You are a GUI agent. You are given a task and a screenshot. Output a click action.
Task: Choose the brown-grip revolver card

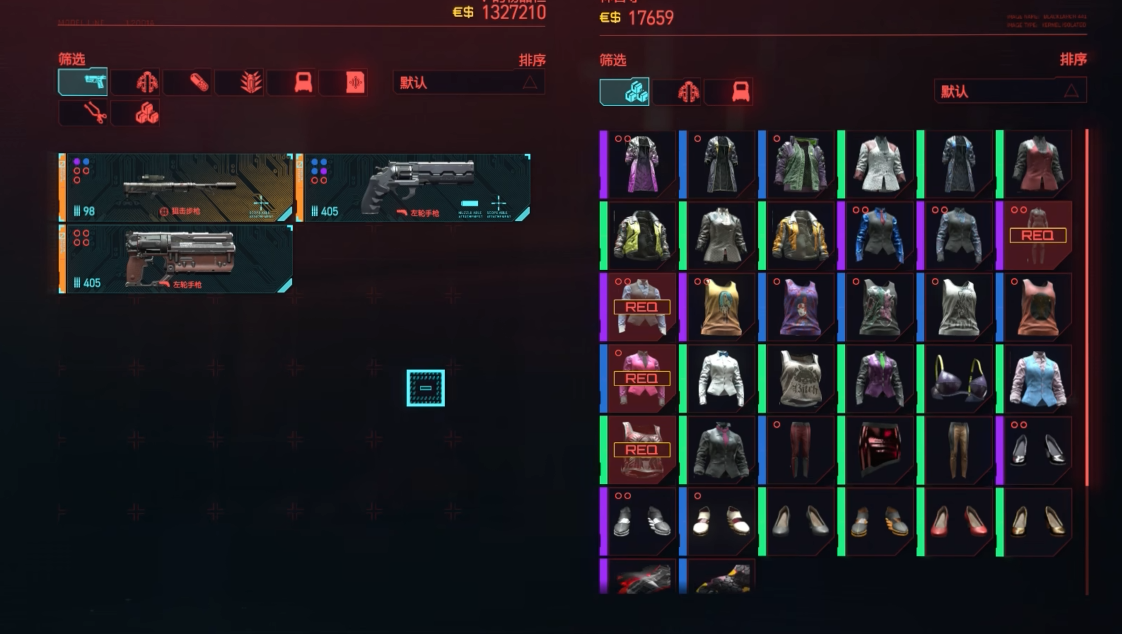click(x=176, y=258)
